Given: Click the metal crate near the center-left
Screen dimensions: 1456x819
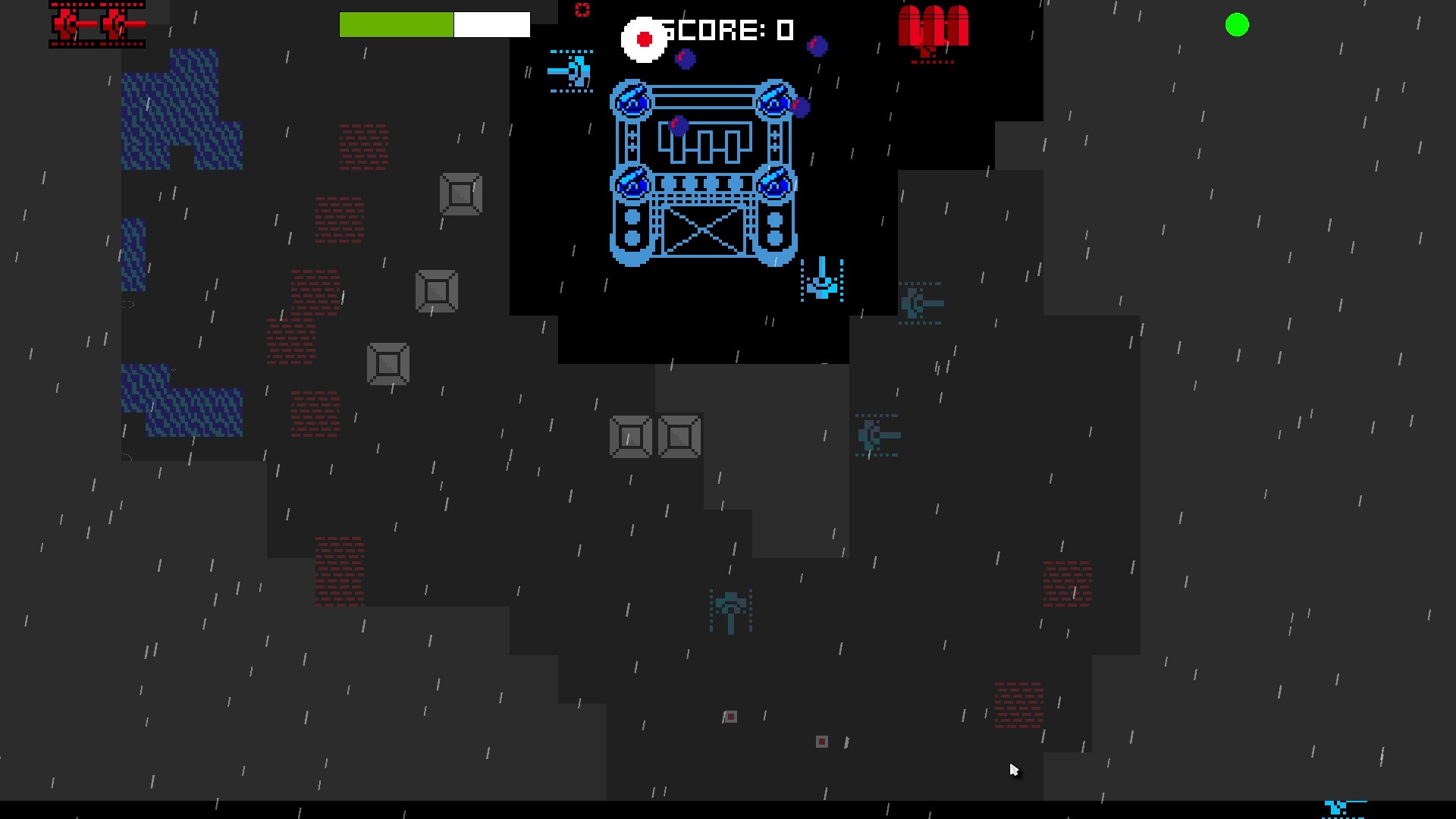Looking at the screenshot, I should click(x=437, y=290).
